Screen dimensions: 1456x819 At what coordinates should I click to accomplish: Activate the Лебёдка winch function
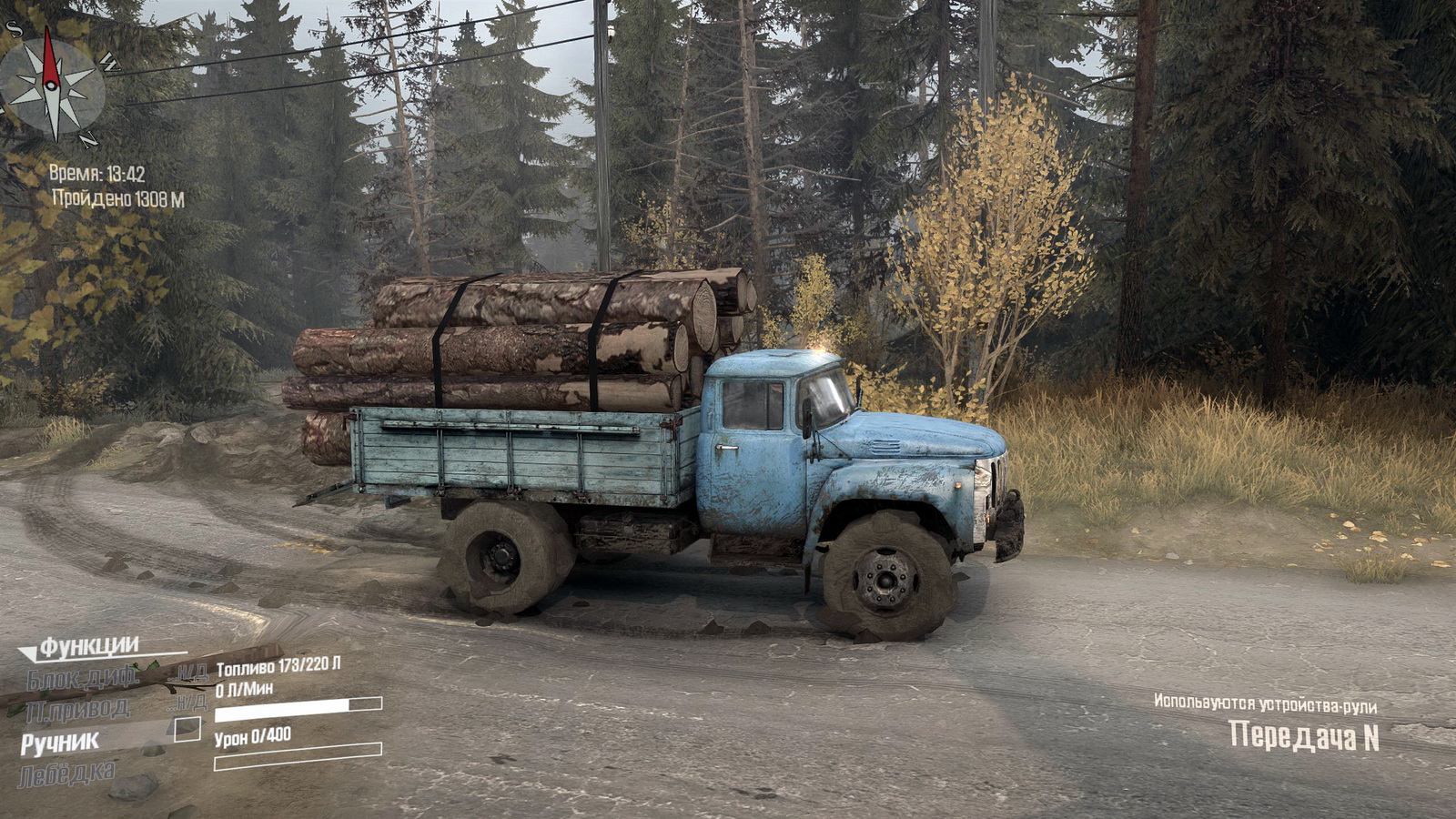[67, 774]
